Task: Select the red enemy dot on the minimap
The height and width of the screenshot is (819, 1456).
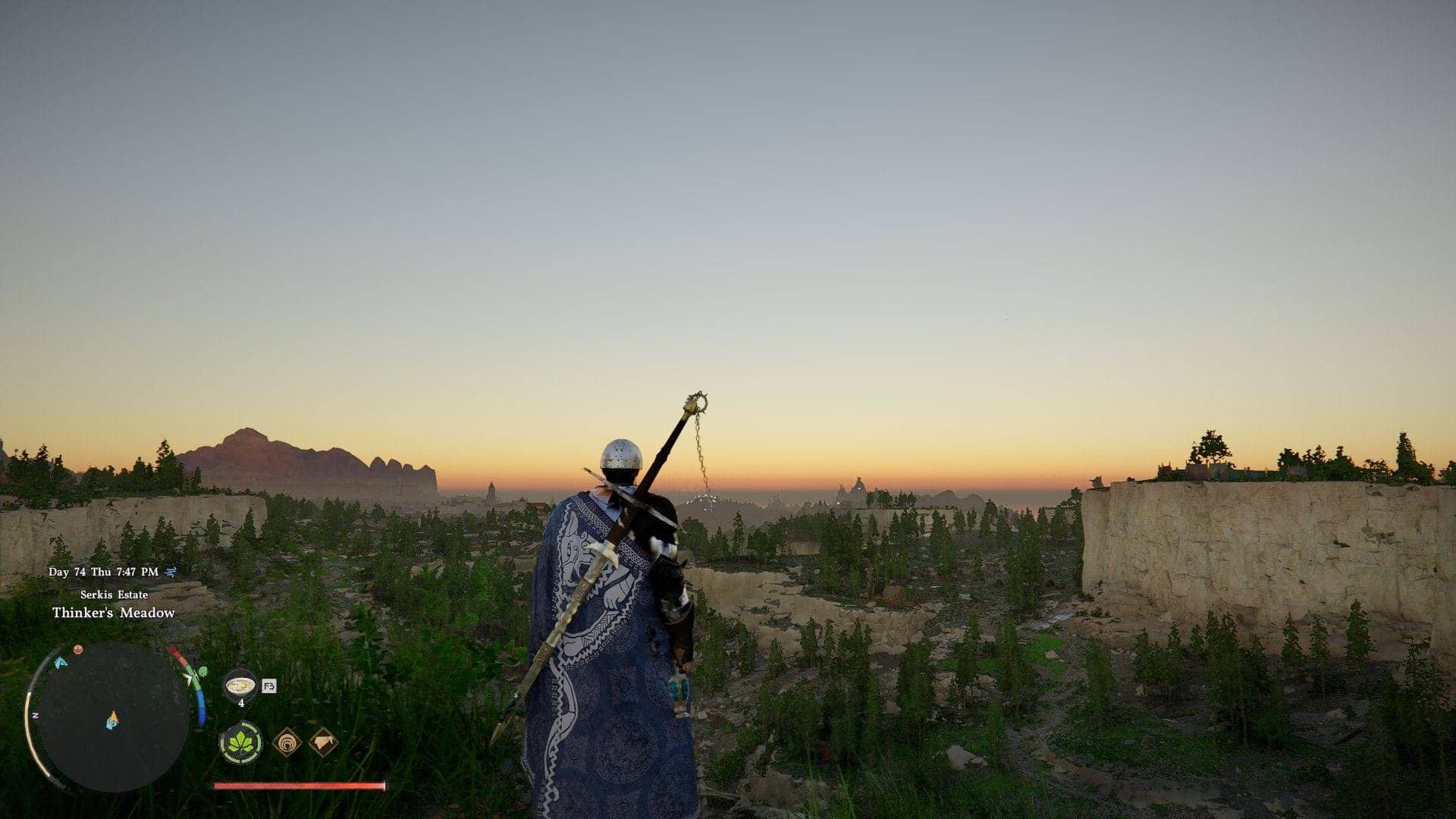Action: (77, 649)
